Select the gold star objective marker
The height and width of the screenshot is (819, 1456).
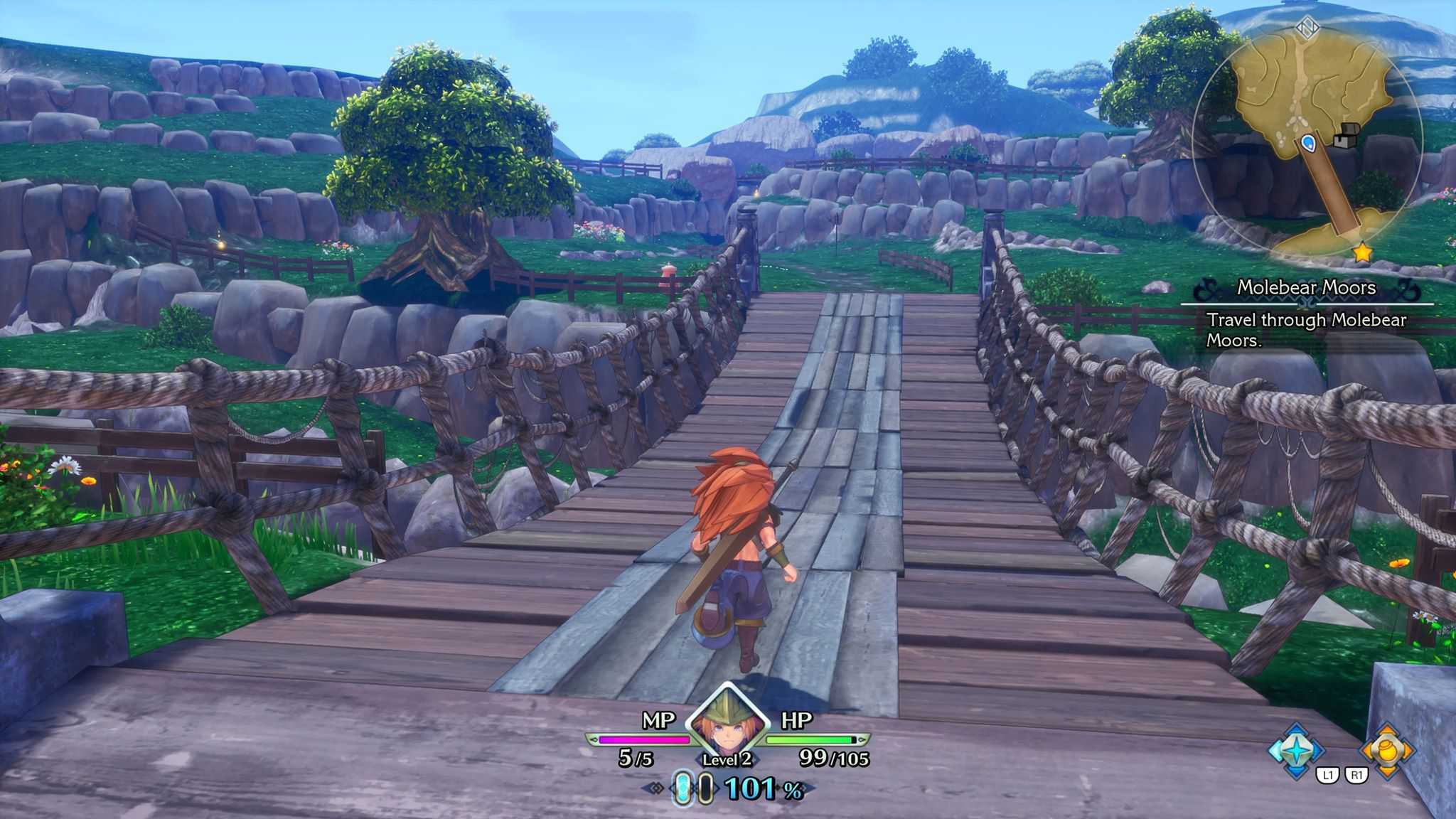(x=1362, y=252)
